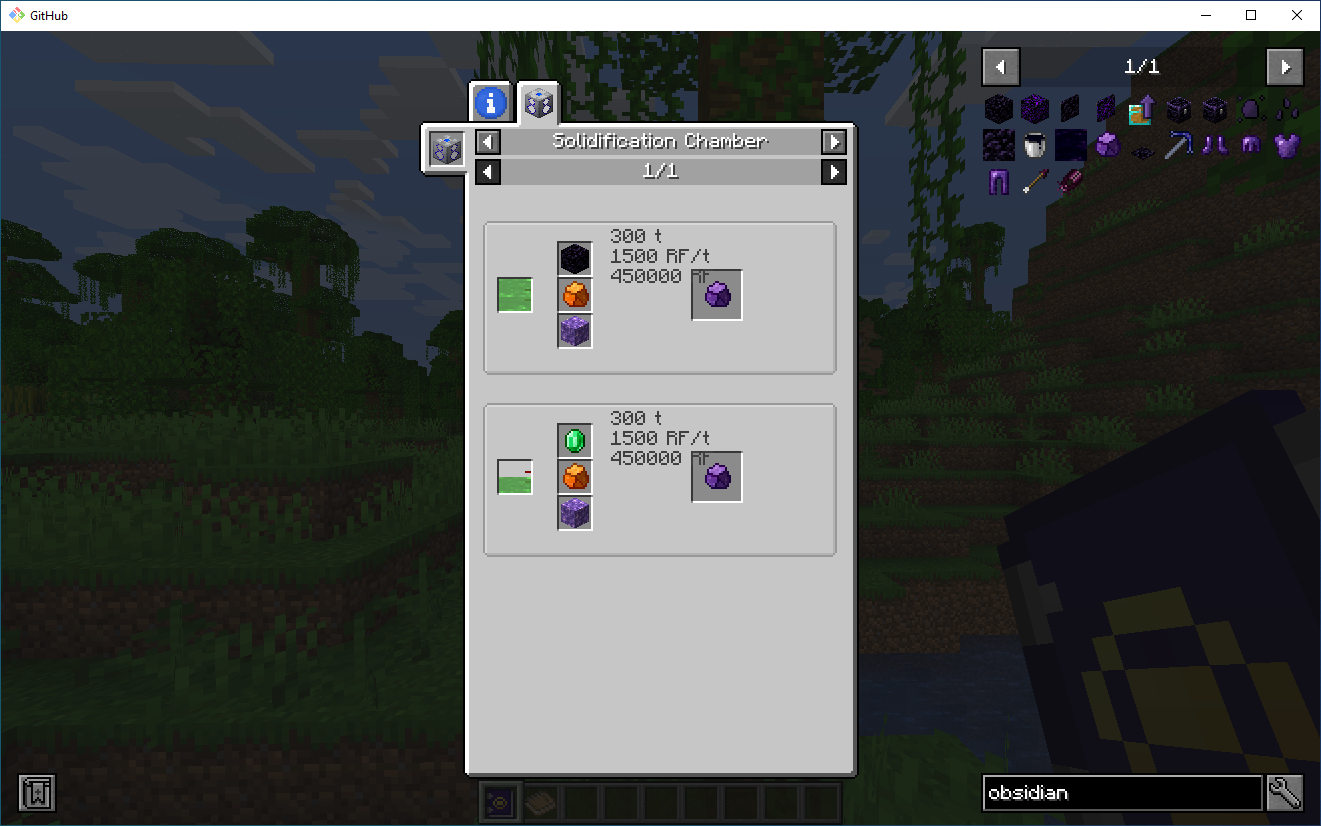Click right arrow beside Solidification Chamber title
Image resolution: width=1321 pixels, height=826 pixels.
[834, 141]
